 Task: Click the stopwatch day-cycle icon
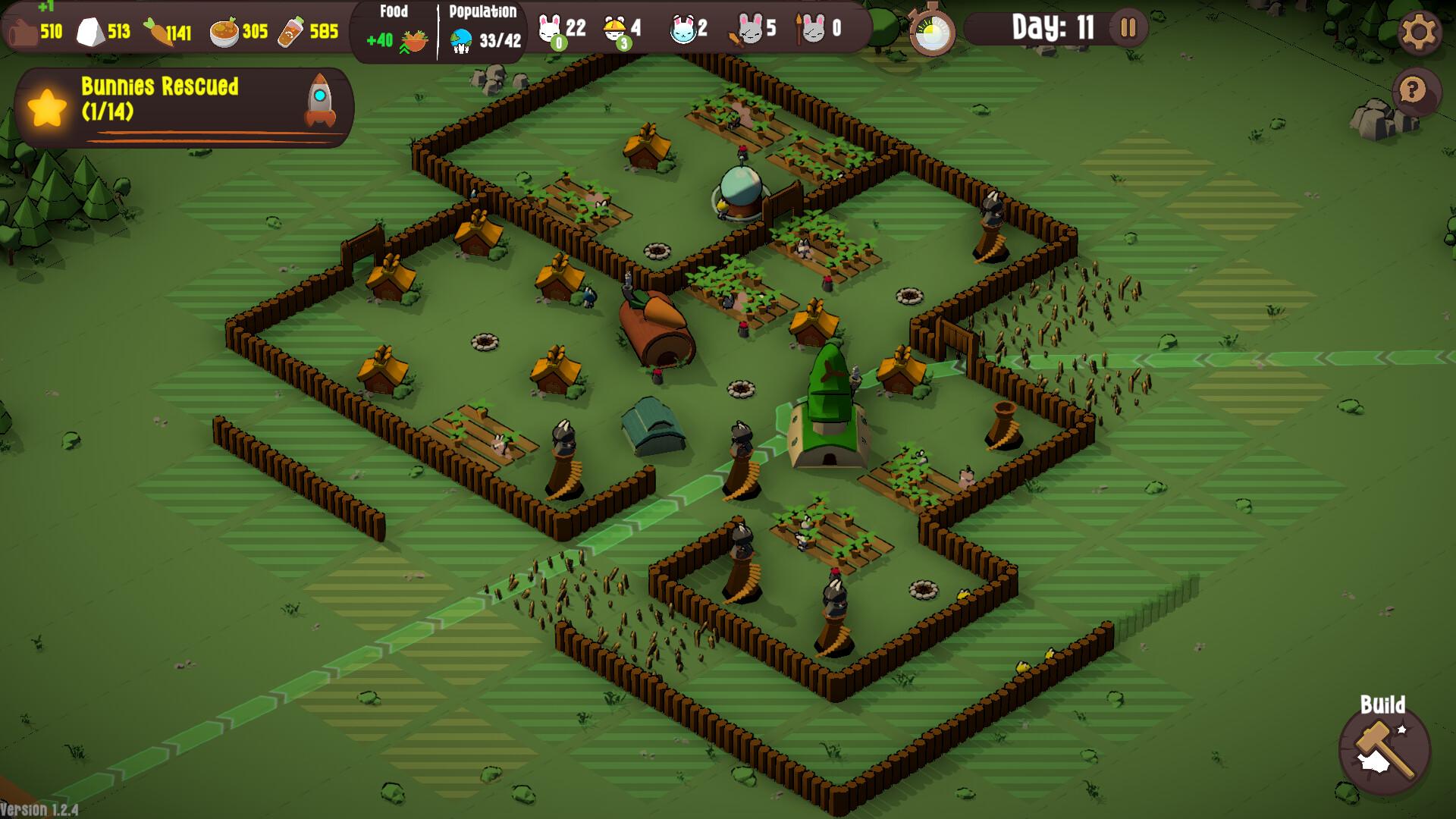coord(932,32)
